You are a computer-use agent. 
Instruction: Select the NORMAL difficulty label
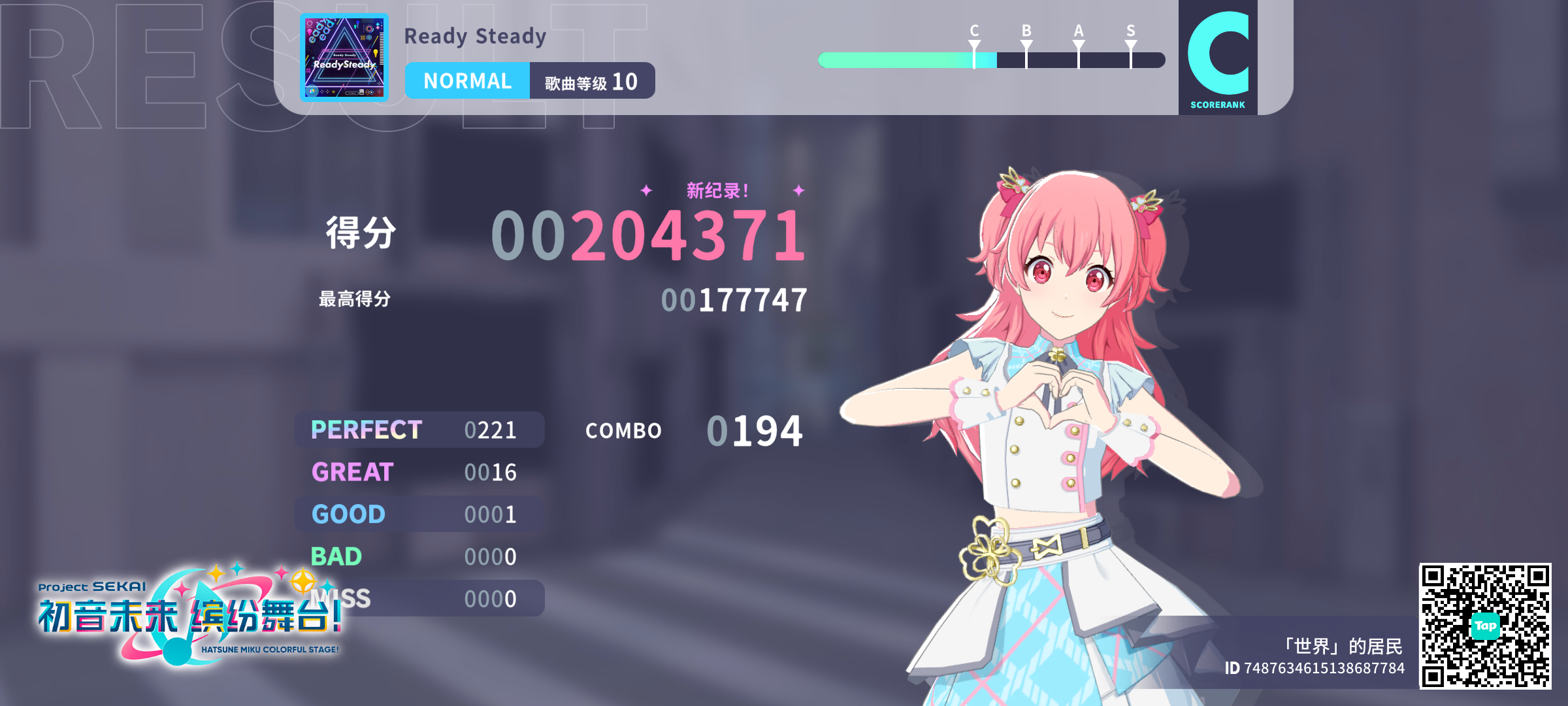pyautogui.click(x=468, y=80)
